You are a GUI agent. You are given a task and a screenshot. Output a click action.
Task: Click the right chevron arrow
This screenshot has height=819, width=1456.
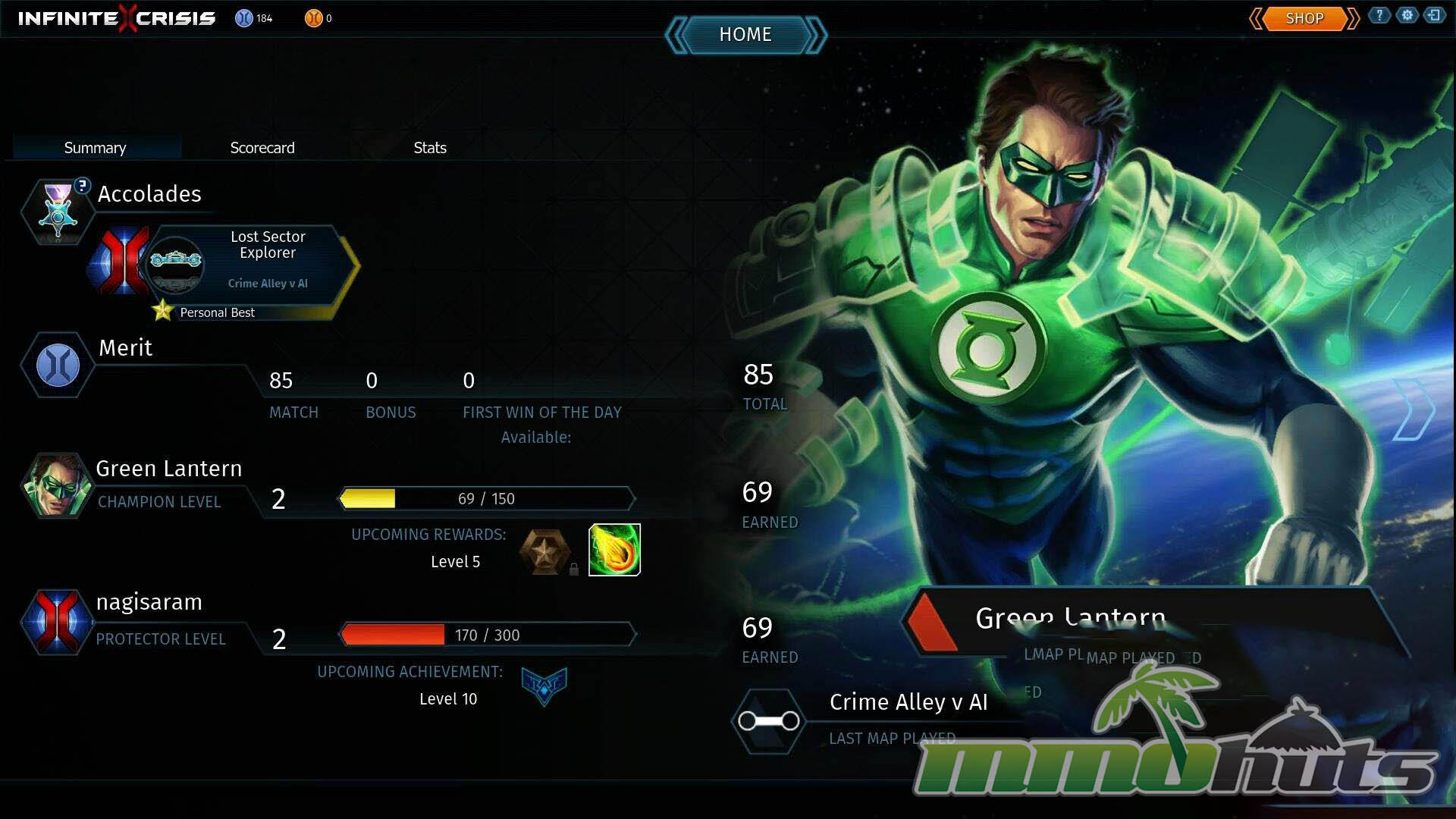click(1414, 409)
